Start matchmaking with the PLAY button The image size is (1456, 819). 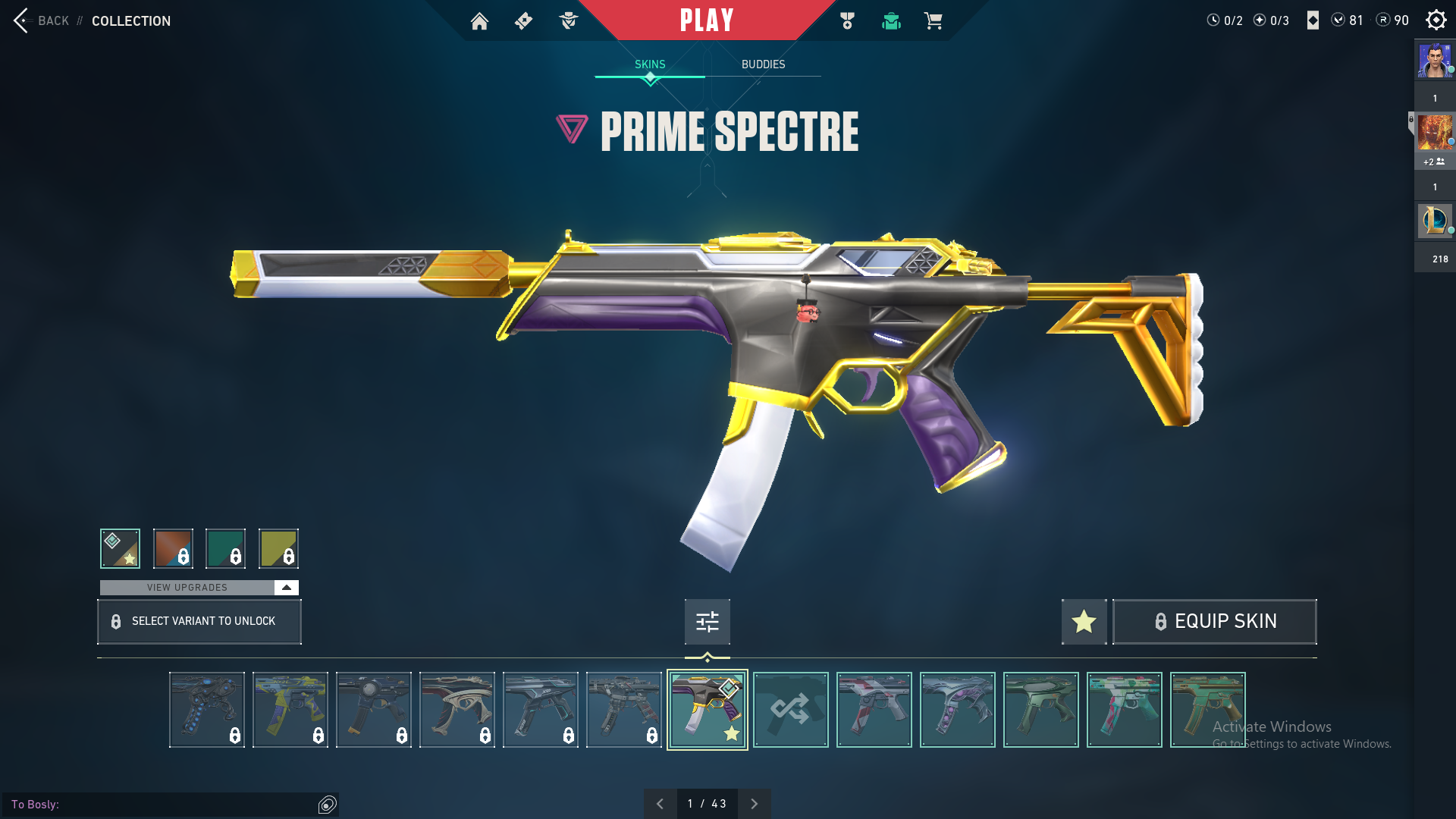[707, 20]
